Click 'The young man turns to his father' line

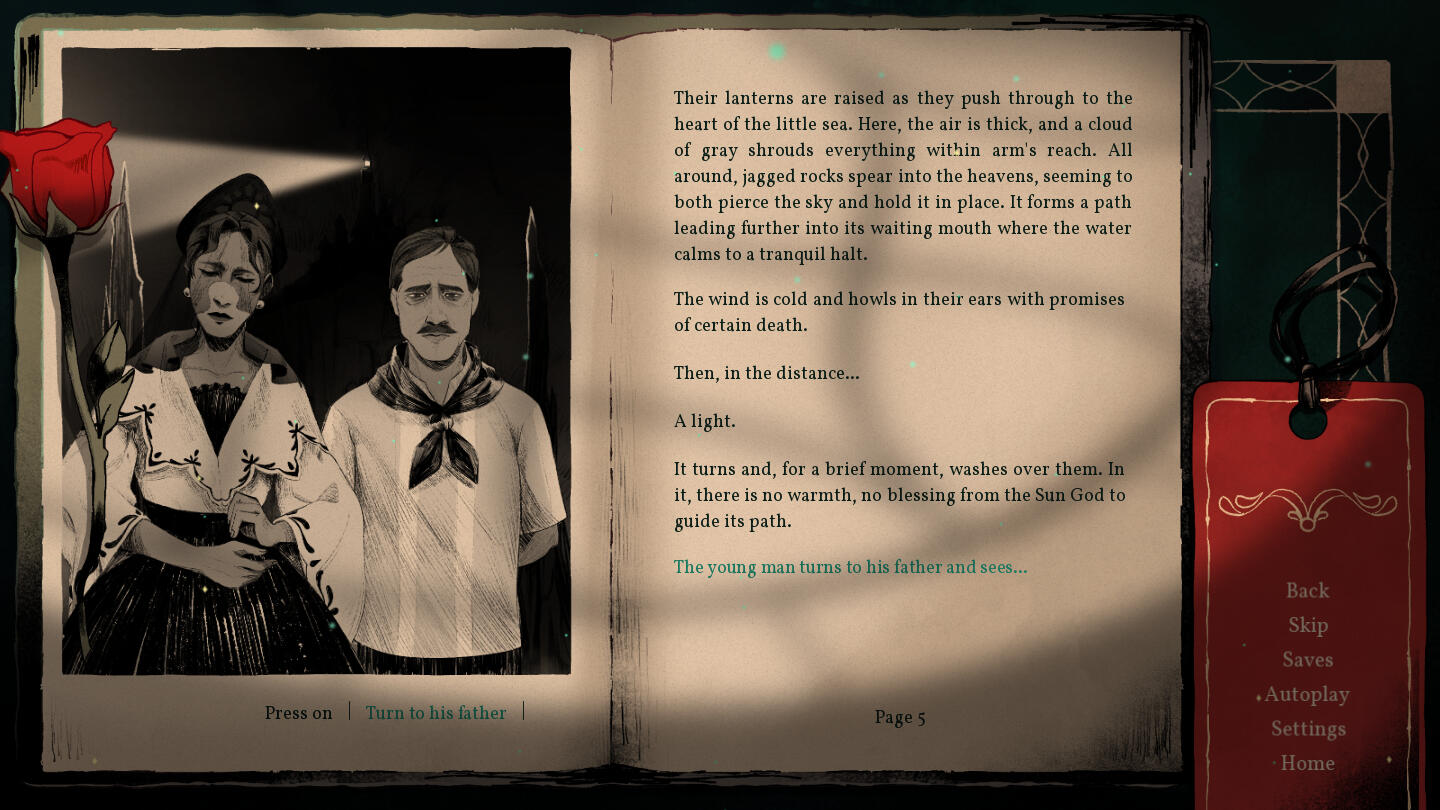point(850,567)
